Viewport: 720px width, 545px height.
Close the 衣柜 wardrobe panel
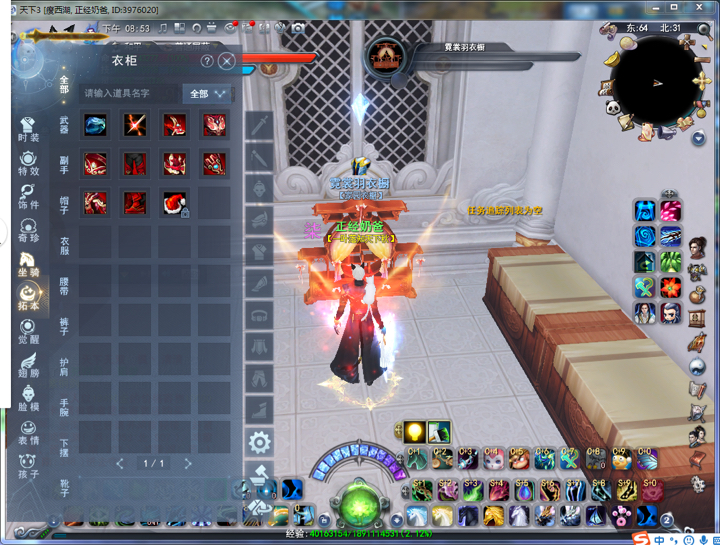[227, 61]
